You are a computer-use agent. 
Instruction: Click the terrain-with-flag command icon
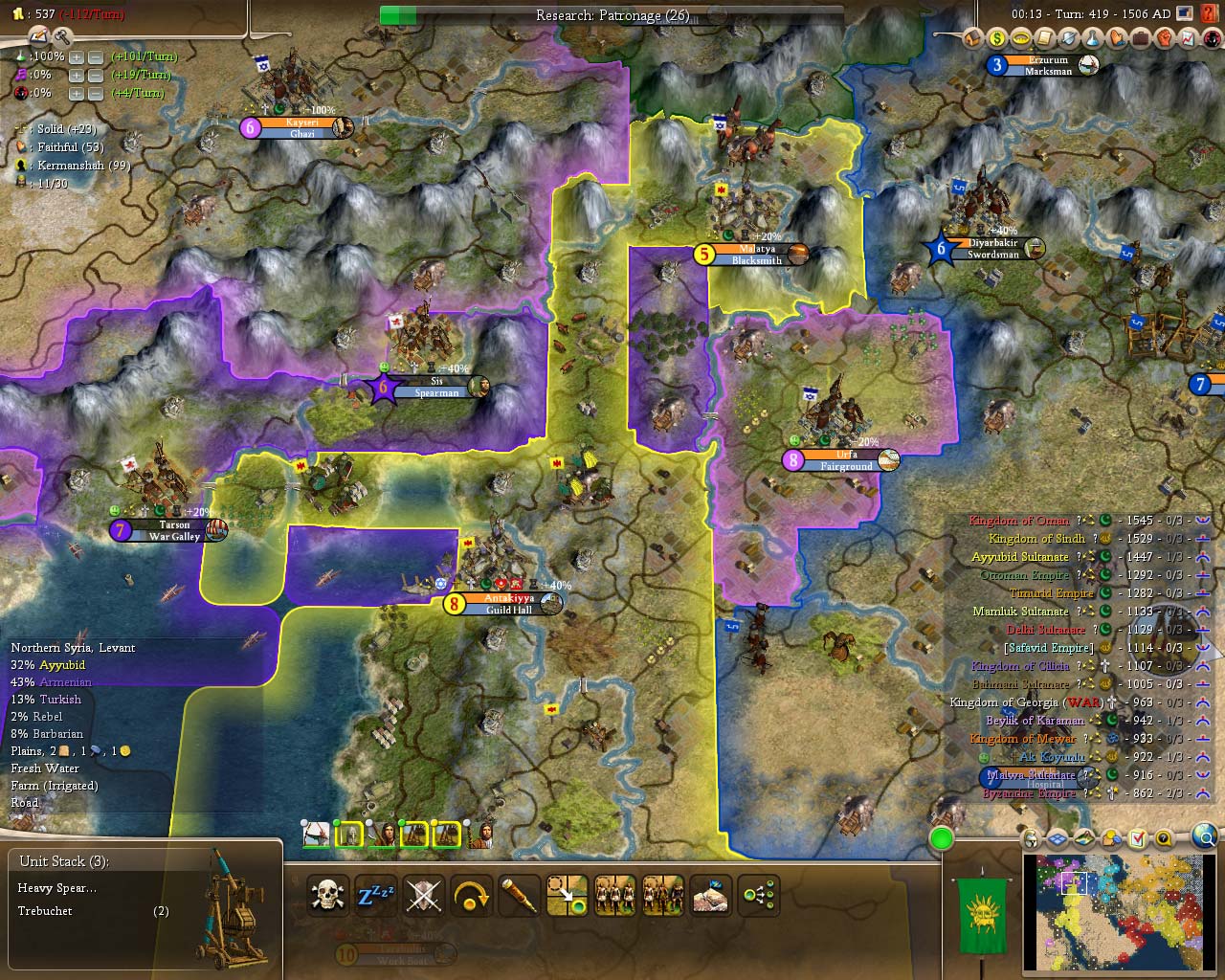coord(711,896)
